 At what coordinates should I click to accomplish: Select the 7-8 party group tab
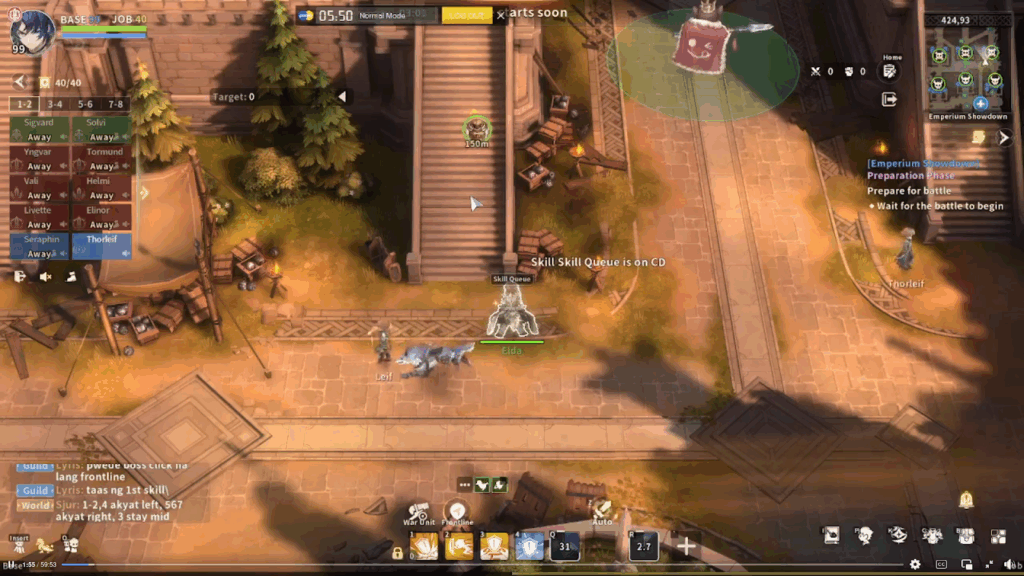[116, 104]
